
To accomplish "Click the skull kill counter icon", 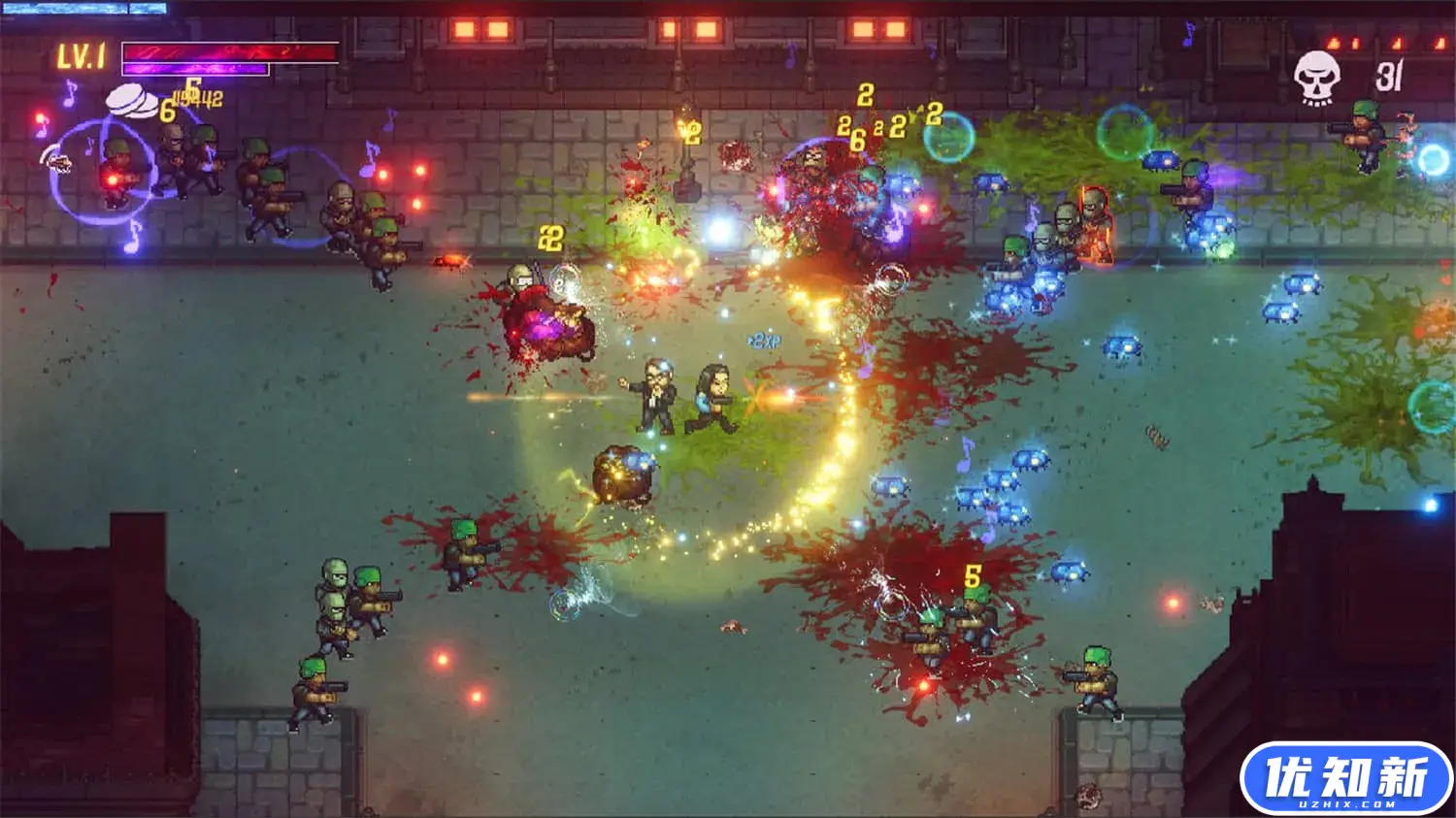I will pyautogui.click(x=1316, y=76).
